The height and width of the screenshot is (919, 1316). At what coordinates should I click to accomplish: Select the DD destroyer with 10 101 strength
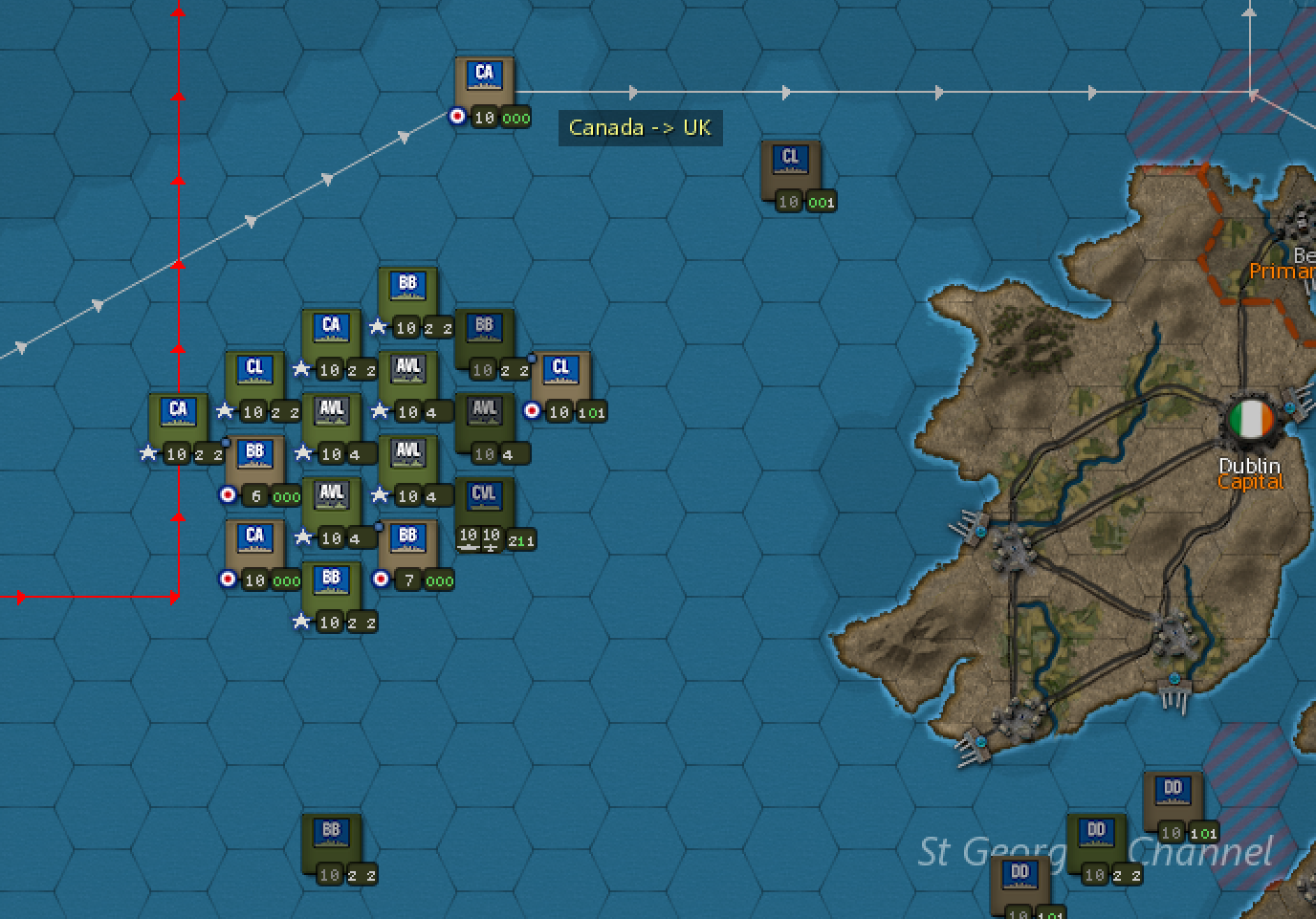click(x=1172, y=792)
